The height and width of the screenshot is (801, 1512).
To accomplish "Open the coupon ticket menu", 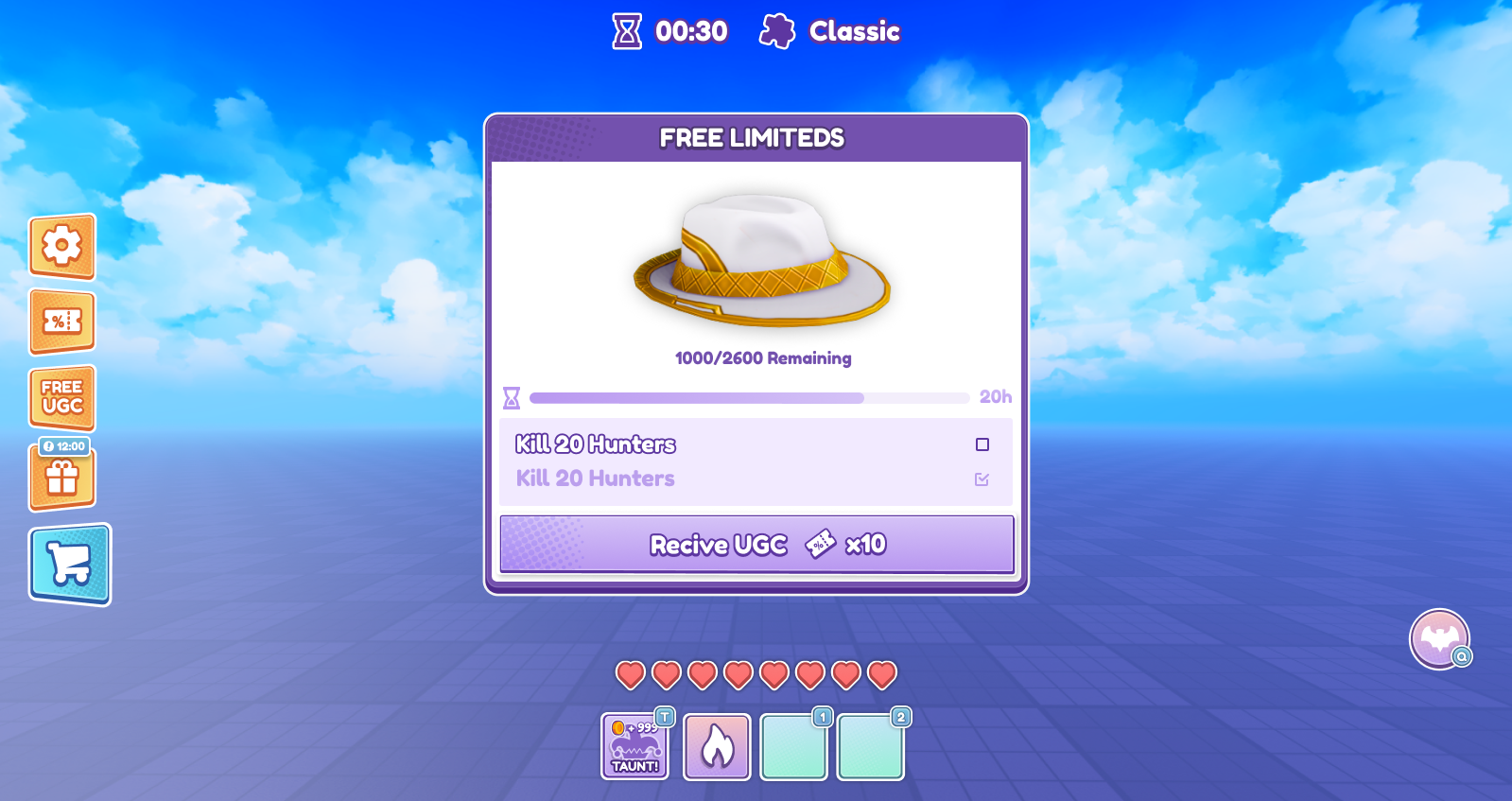I will 62,322.
